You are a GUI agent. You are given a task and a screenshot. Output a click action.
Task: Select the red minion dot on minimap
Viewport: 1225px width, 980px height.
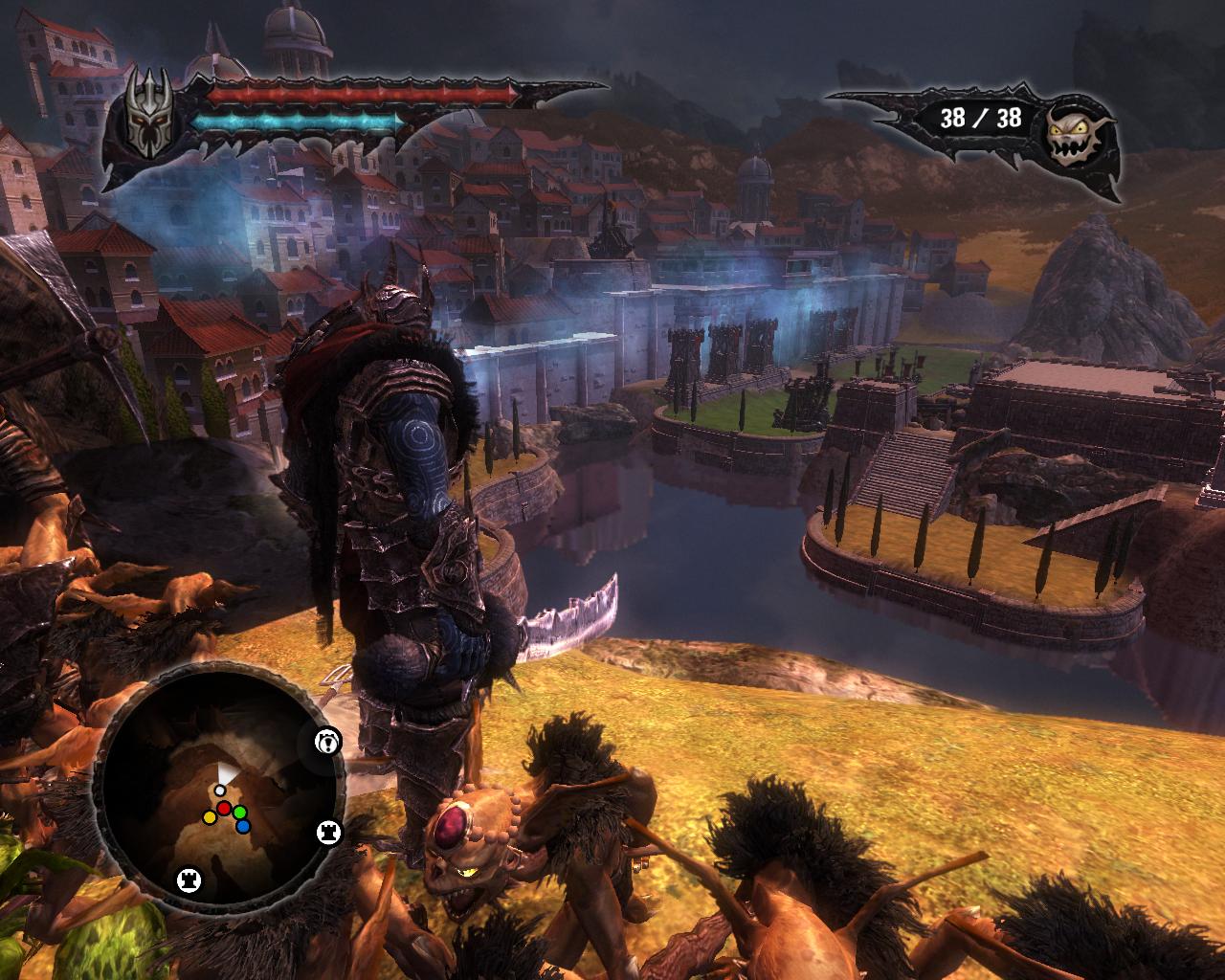point(224,810)
